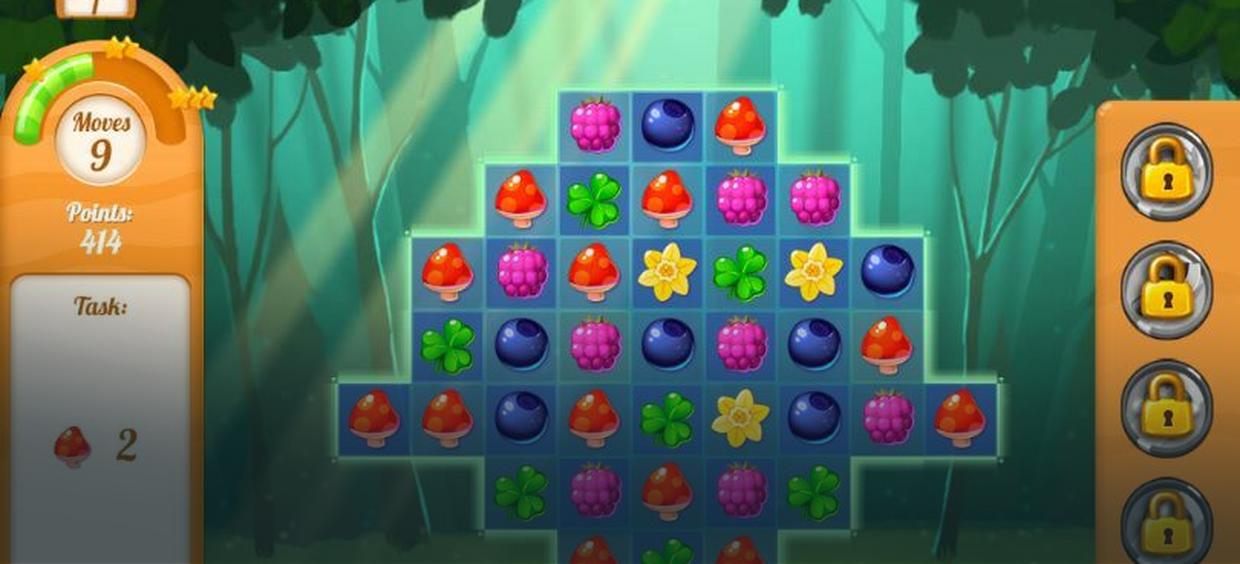Select the mushroom between raspberry and daffodil

click(x=594, y=272)
